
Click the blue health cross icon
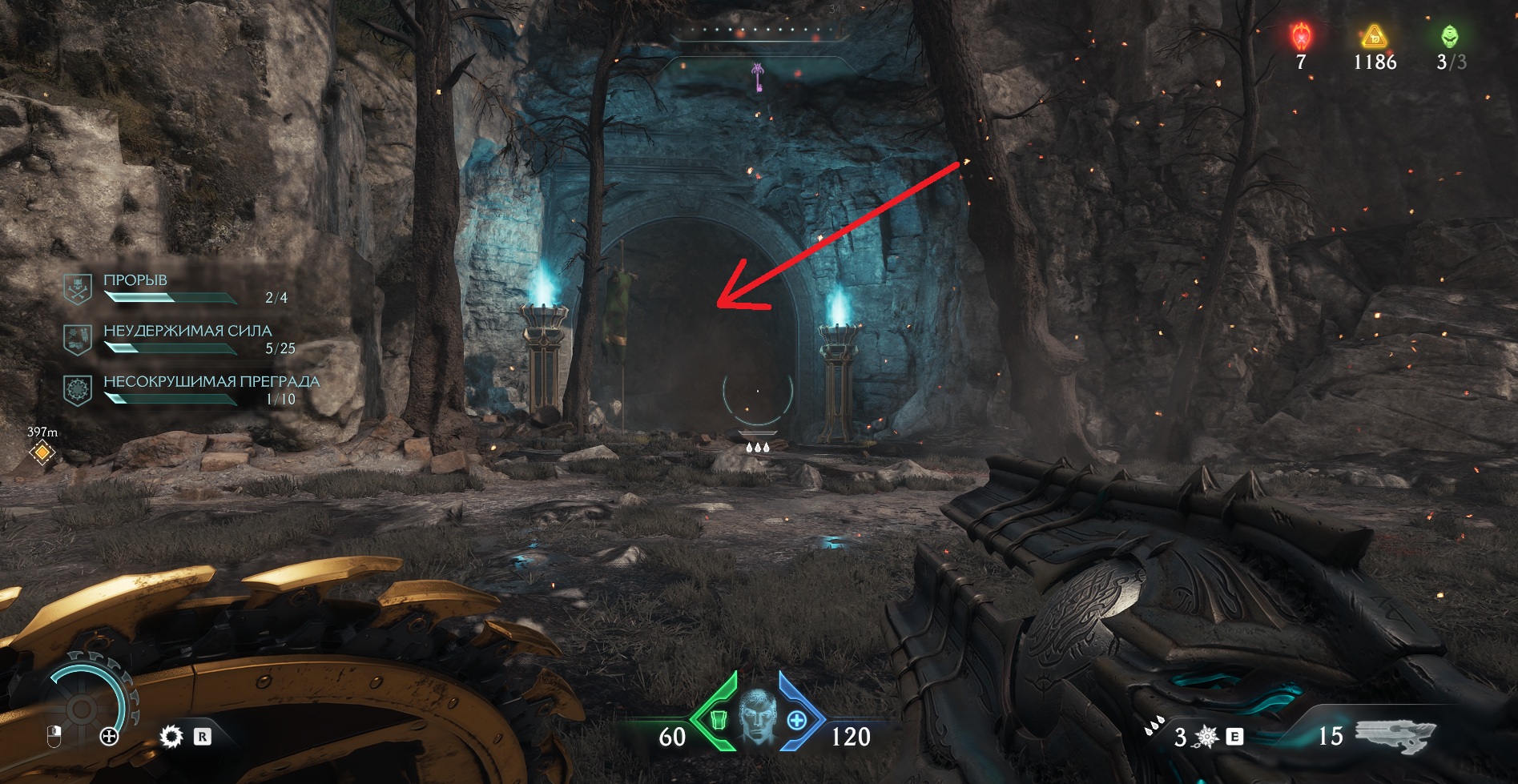point(796,720)
